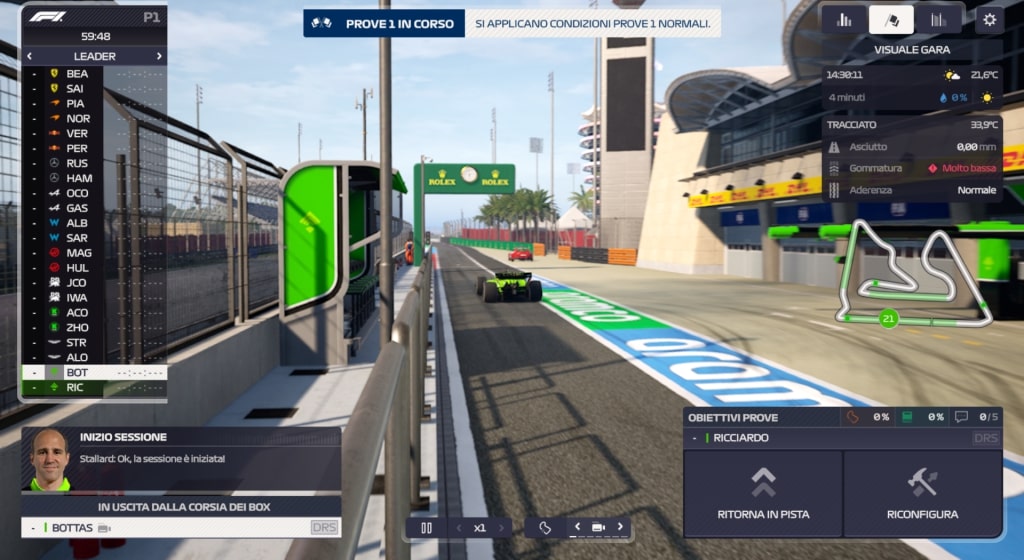
Task: Click the circuit minimap
Action: pyautogui.click(x=913, y=277)
